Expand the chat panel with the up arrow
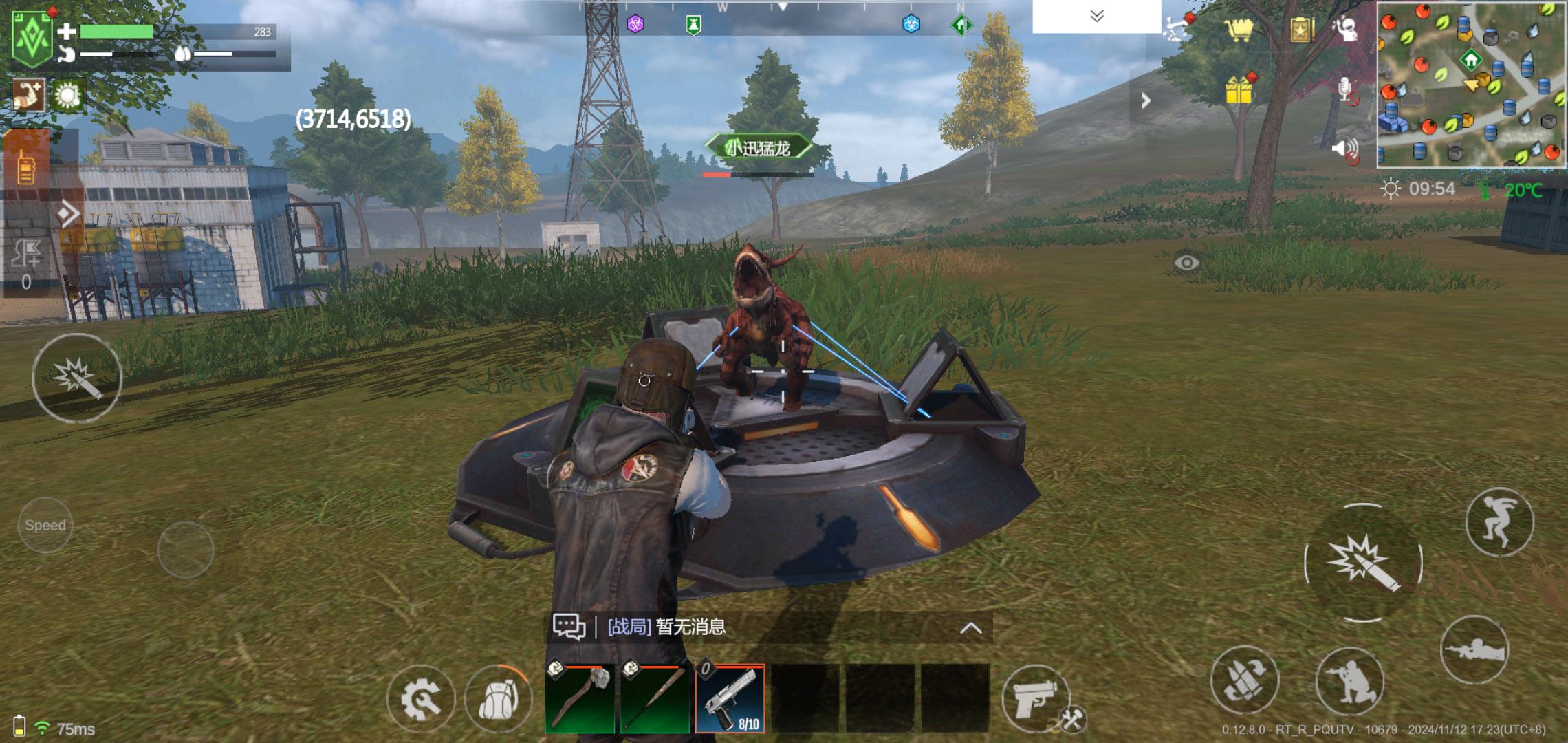 tap(970, 627)
